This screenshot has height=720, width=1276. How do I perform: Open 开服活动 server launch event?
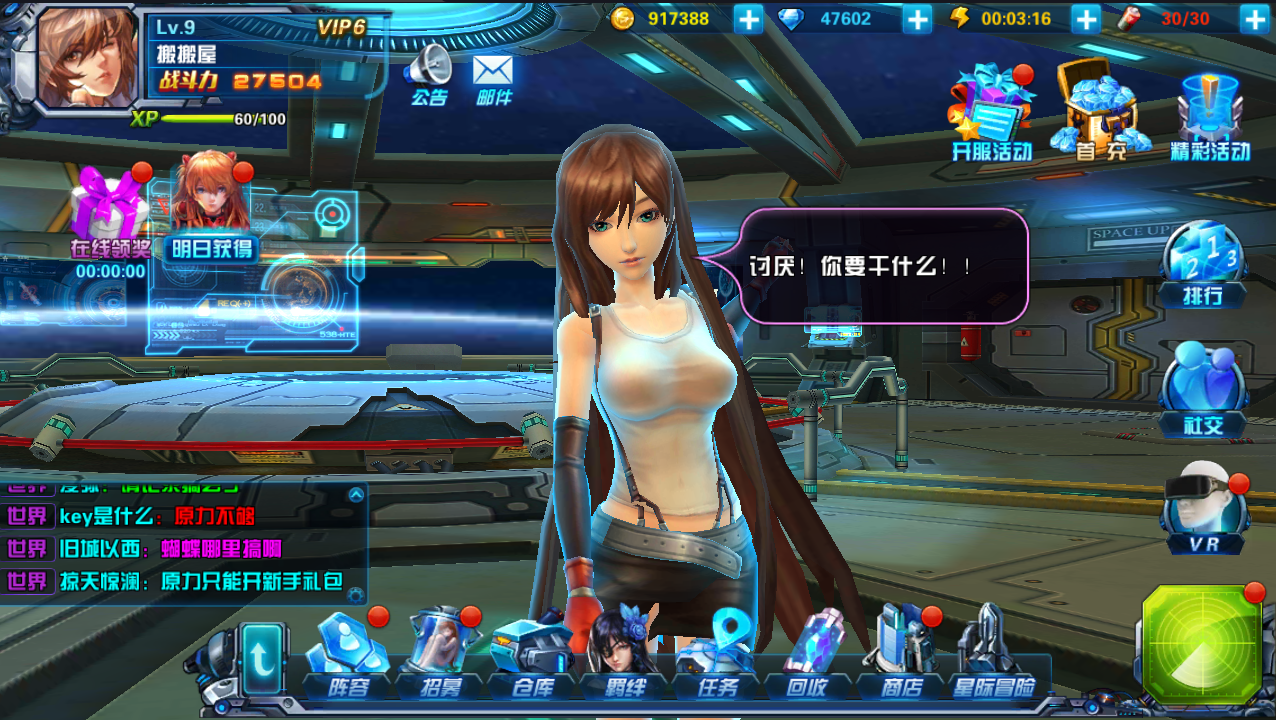coord(991,112)
